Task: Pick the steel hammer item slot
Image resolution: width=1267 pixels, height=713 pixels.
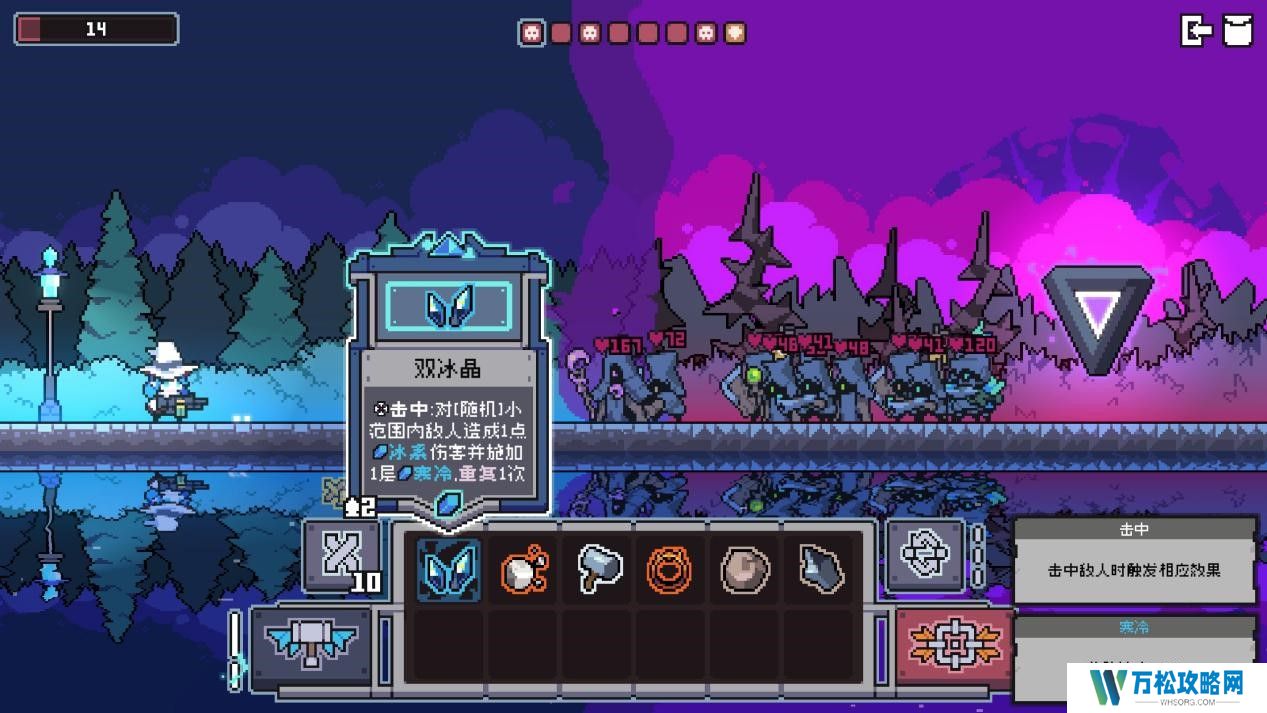Action: pos(598,569)
